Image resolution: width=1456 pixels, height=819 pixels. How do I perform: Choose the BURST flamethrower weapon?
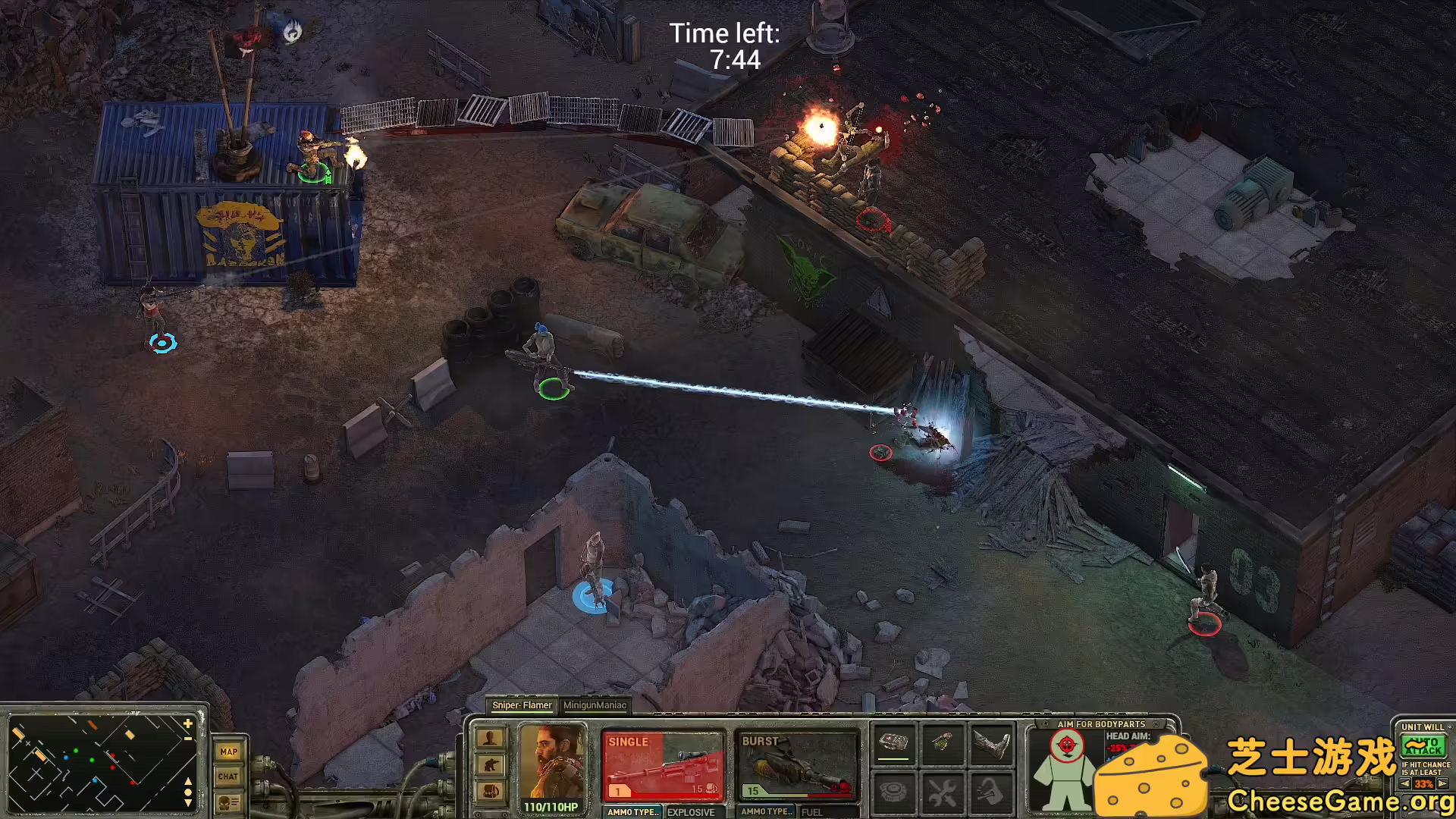(796, 766)
